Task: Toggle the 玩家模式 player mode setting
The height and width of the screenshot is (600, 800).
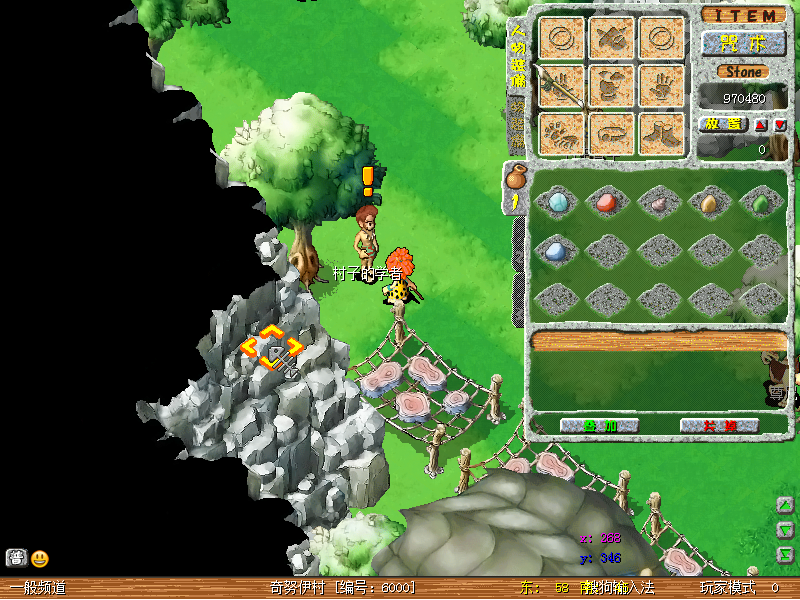Action: [x=726, y=588]
